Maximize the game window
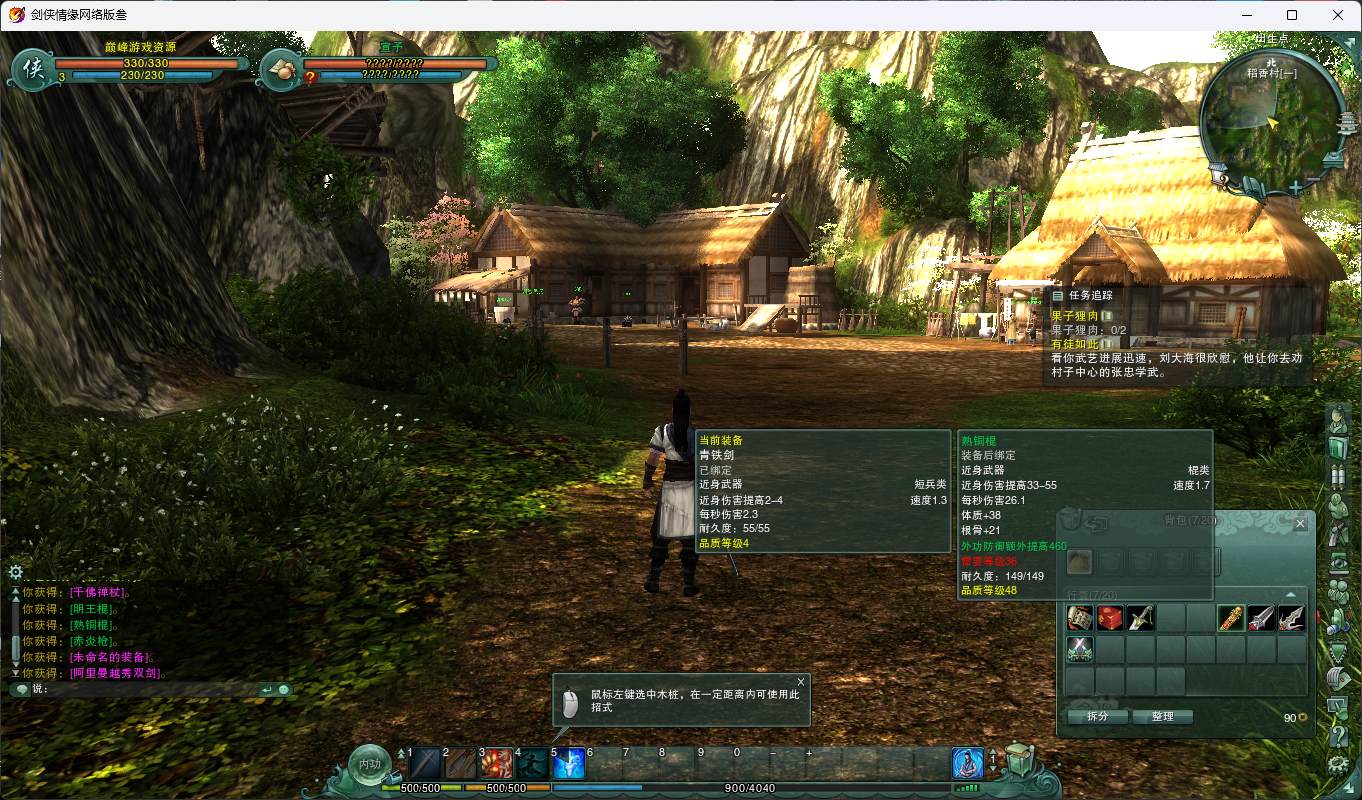 coord(1292,15)
